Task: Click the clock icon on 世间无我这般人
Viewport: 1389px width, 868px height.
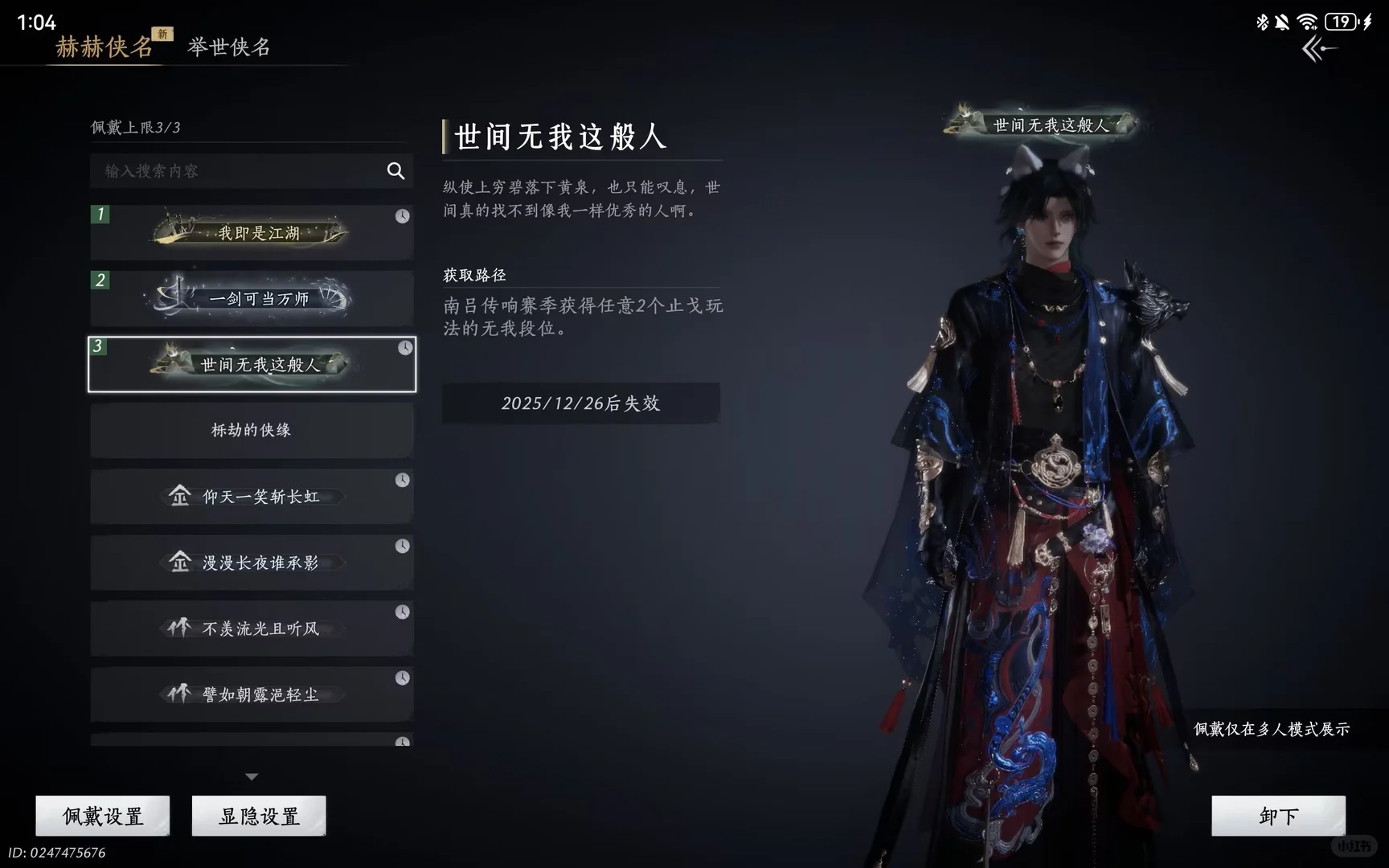Action: tap(404, 349)
